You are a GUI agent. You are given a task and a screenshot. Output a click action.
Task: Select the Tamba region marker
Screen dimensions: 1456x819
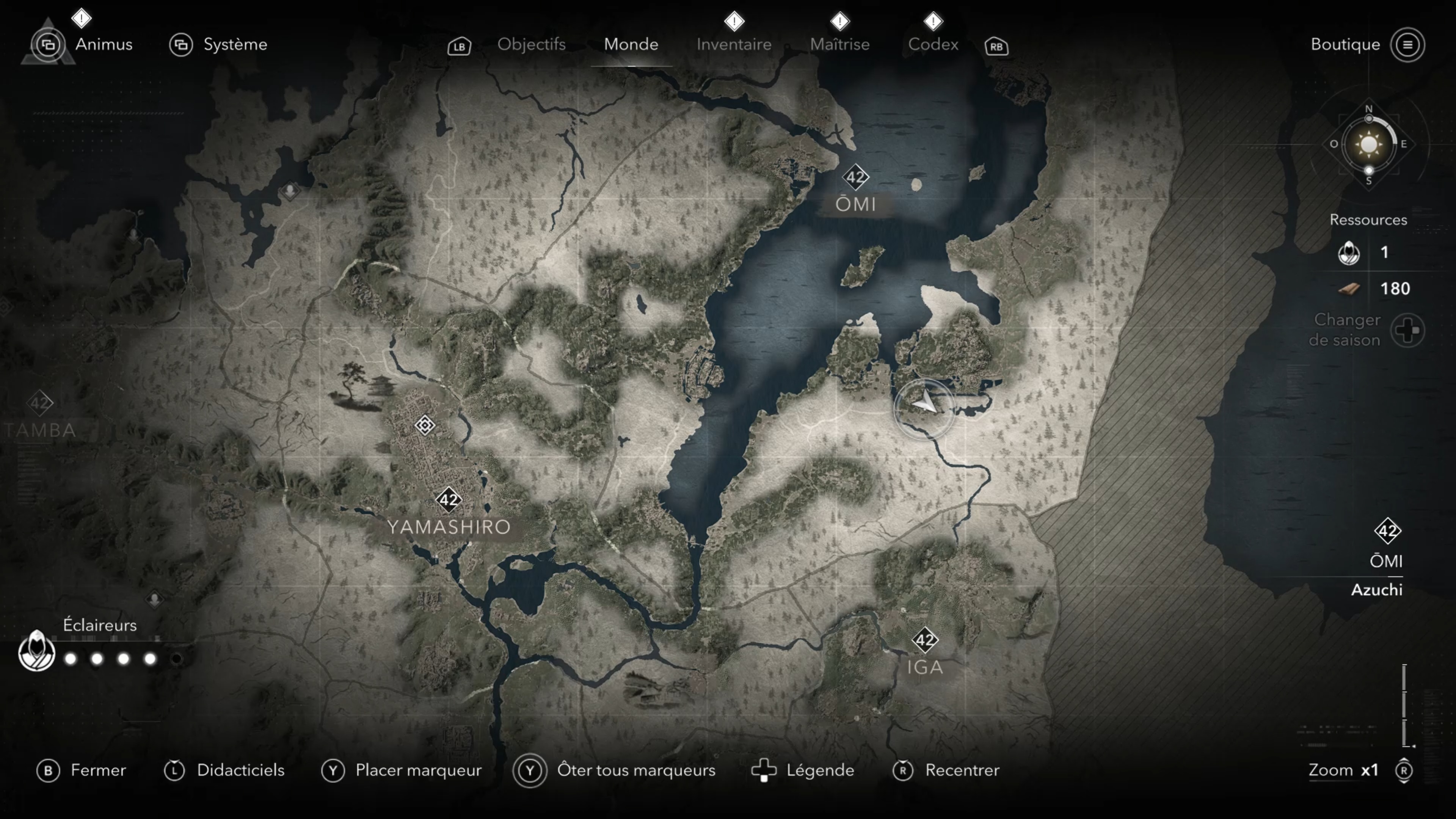pyautogui.click(x=39, y=403)
